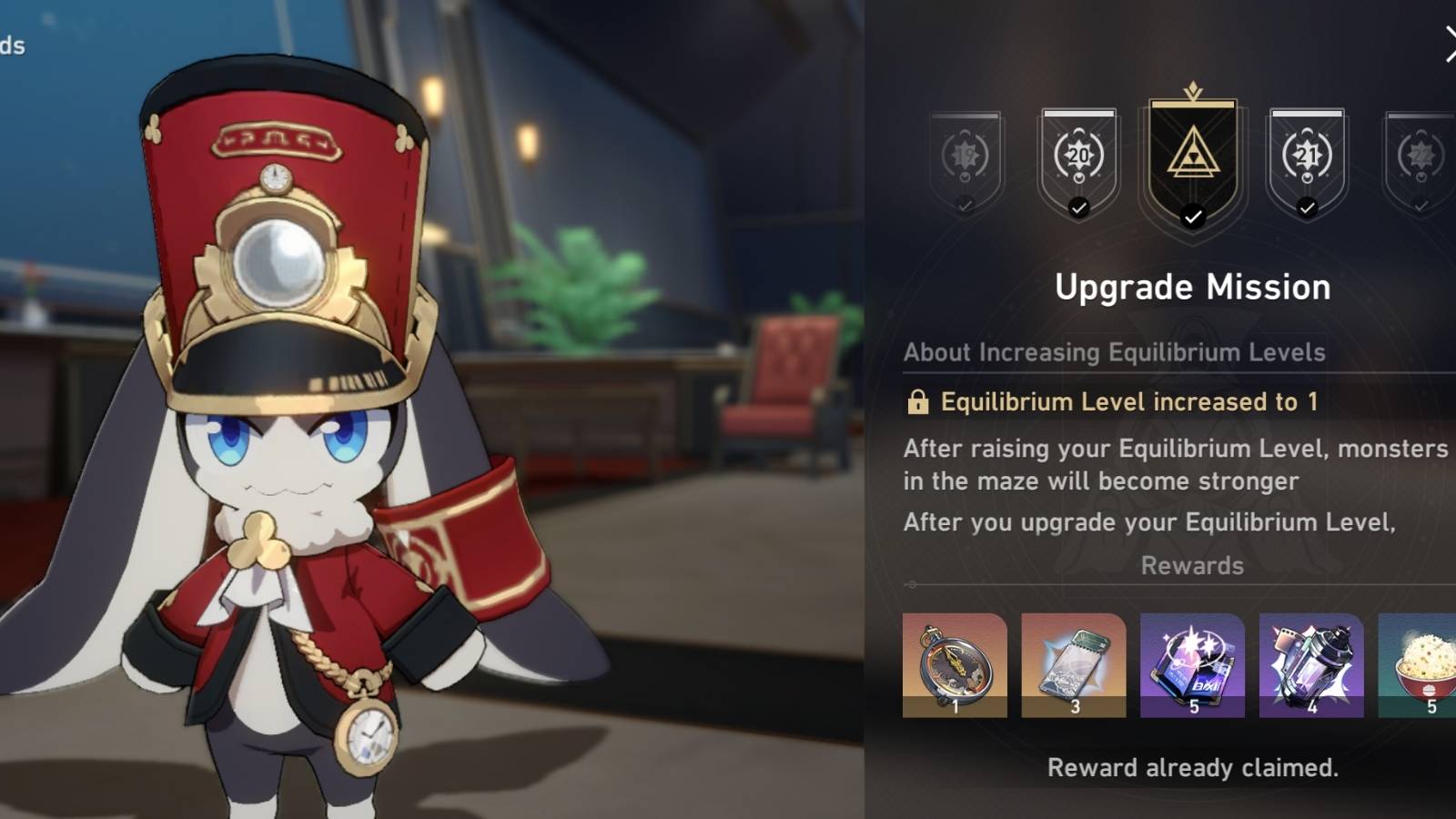Open the star-adorned book reward item
Viewport: 1456px width, 819px height.
(1193, 664)
